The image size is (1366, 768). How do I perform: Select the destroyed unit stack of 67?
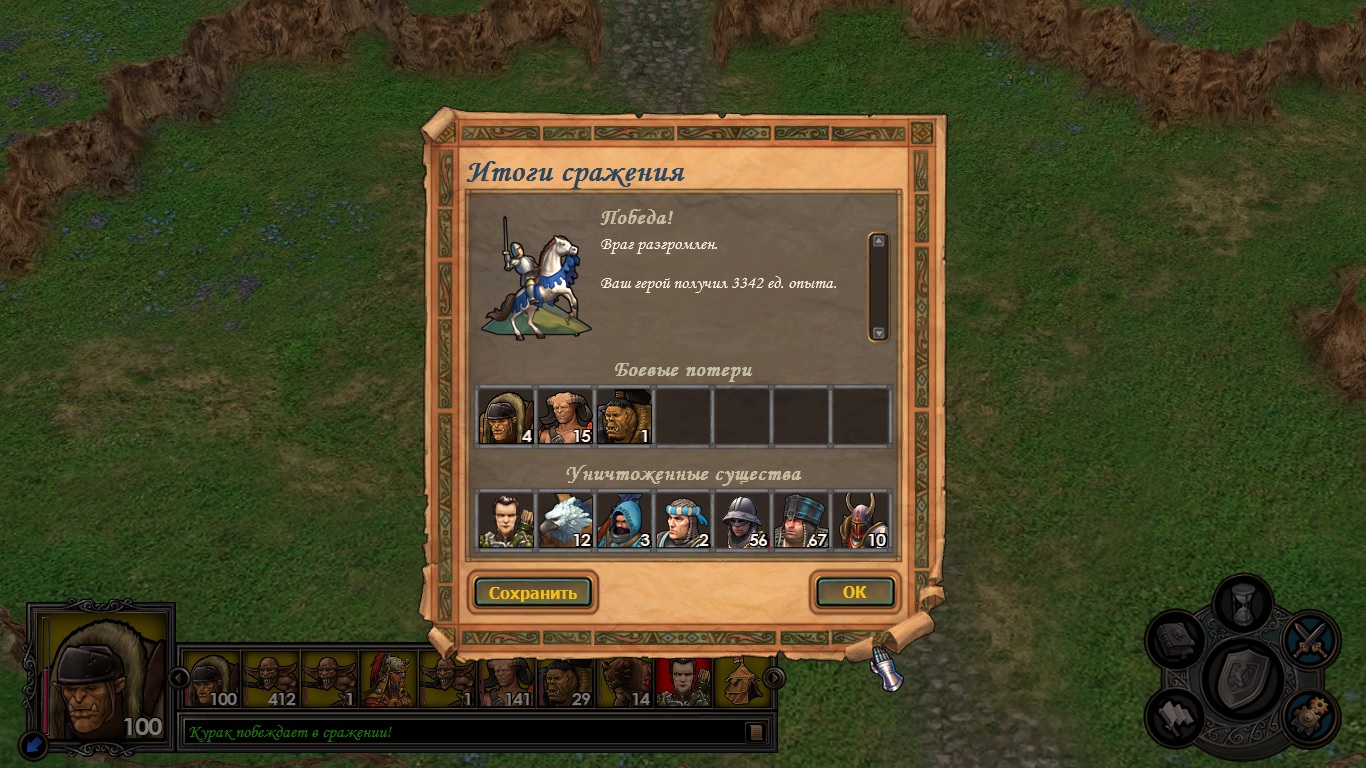click(801, 521)
